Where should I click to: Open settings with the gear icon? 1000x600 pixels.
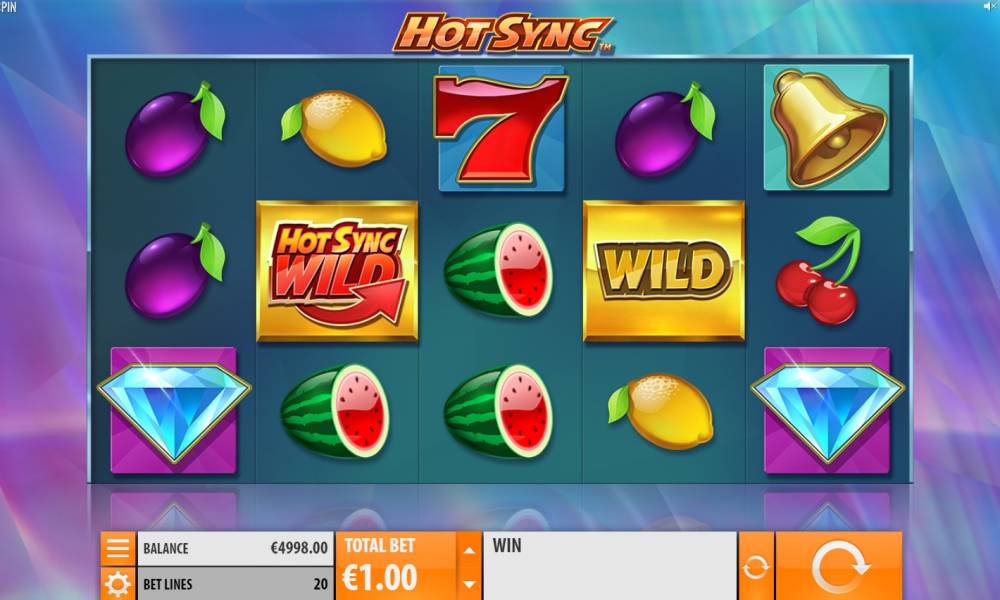pos(118,584)
